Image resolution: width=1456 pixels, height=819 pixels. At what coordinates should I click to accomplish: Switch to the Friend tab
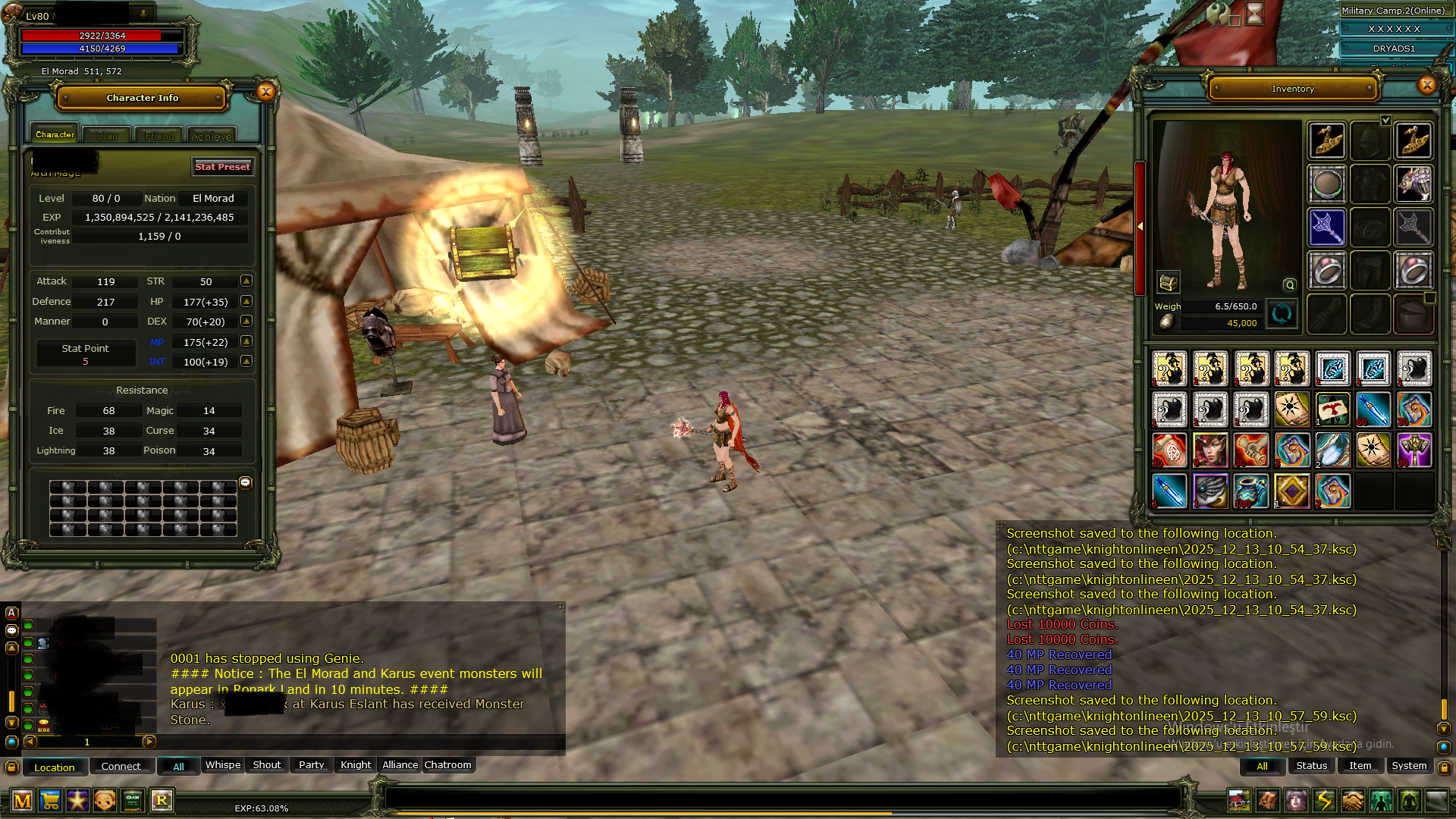click(159, 136)
